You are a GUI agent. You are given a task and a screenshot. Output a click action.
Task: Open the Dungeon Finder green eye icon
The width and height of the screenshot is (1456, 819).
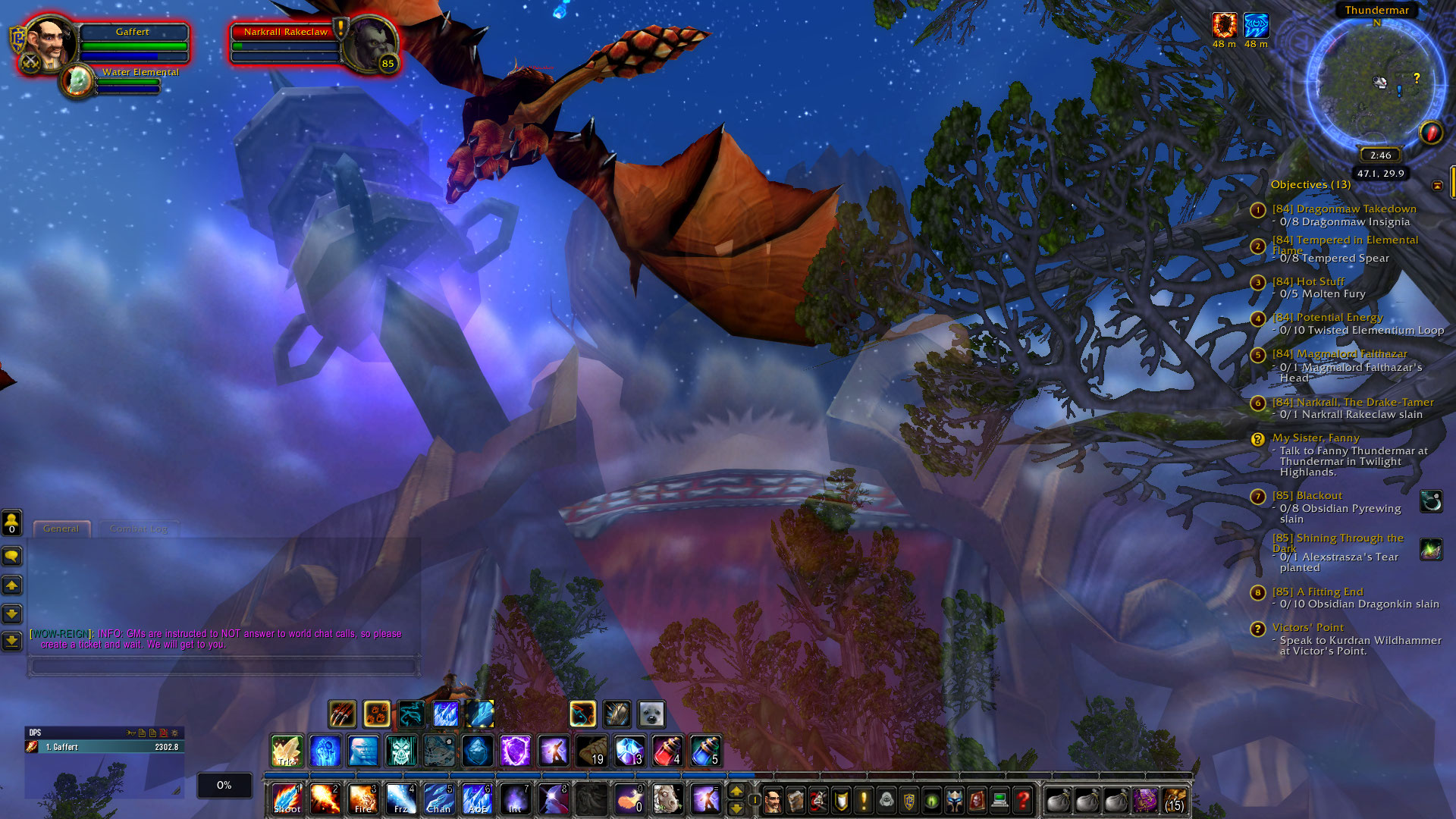tap(931, 799)
